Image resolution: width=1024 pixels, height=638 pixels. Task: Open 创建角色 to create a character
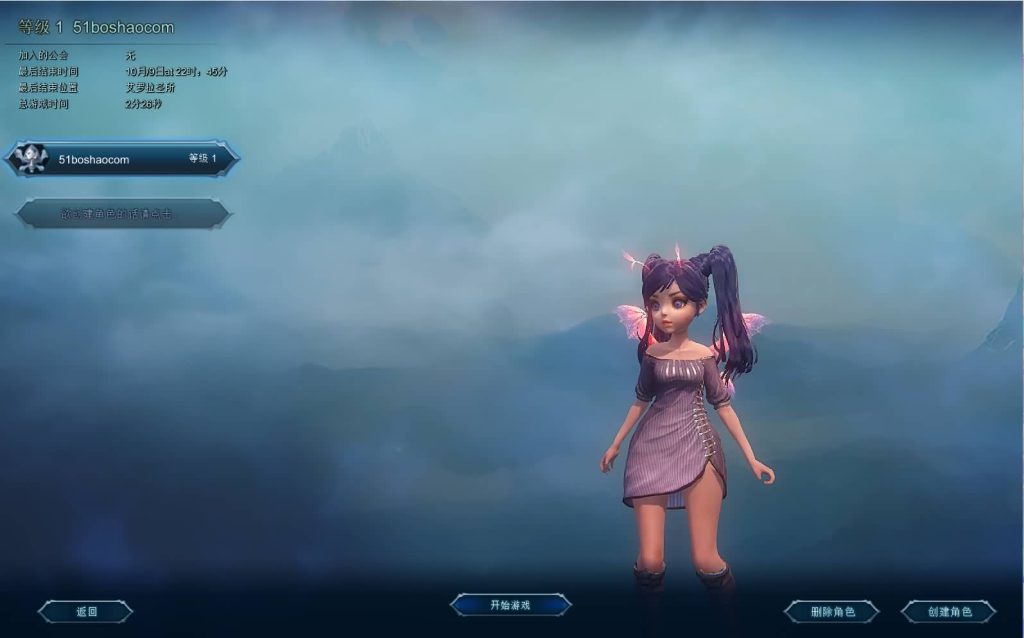(x=948, y=611)
